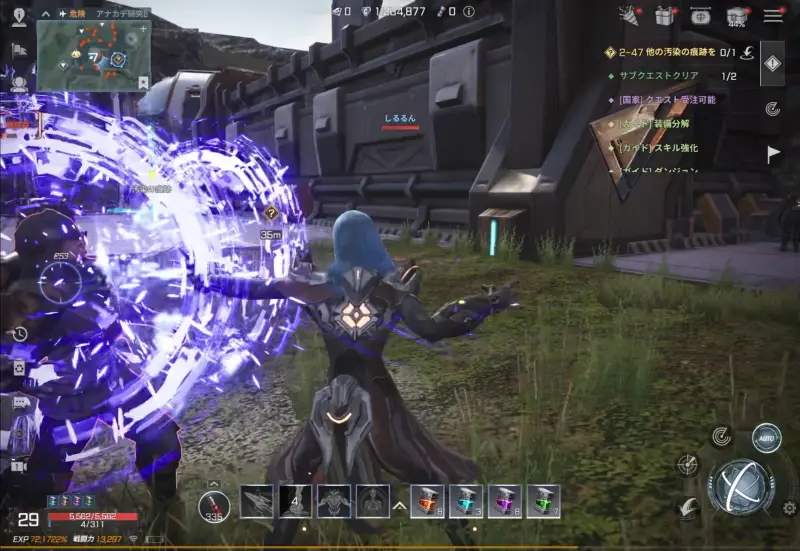Use the magenta potion in the hotbar
This screenshot has height=551, width=800.
[x=505, y=501]
